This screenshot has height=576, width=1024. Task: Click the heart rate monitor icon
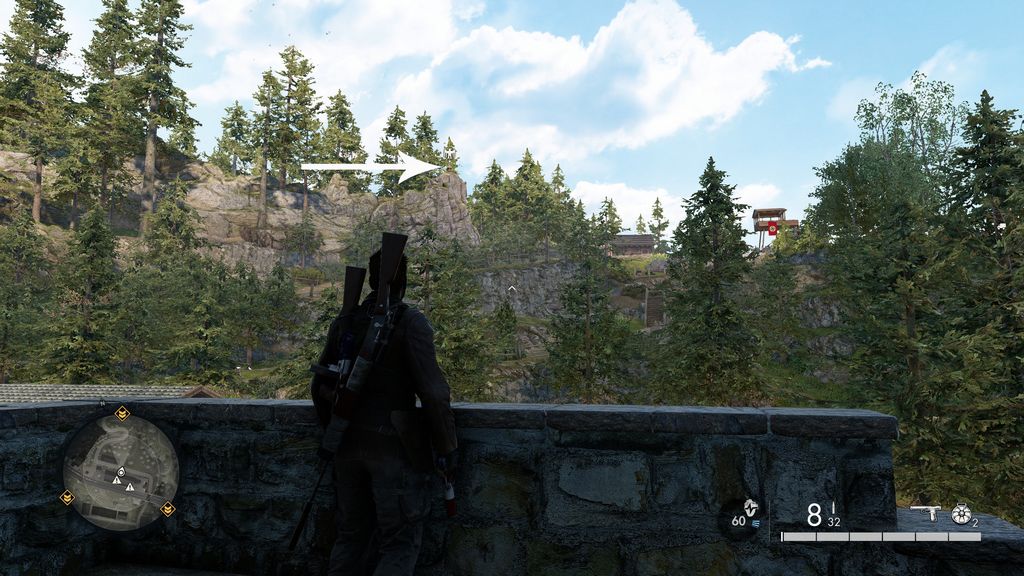pyautogui.click(x=749, y=508)
